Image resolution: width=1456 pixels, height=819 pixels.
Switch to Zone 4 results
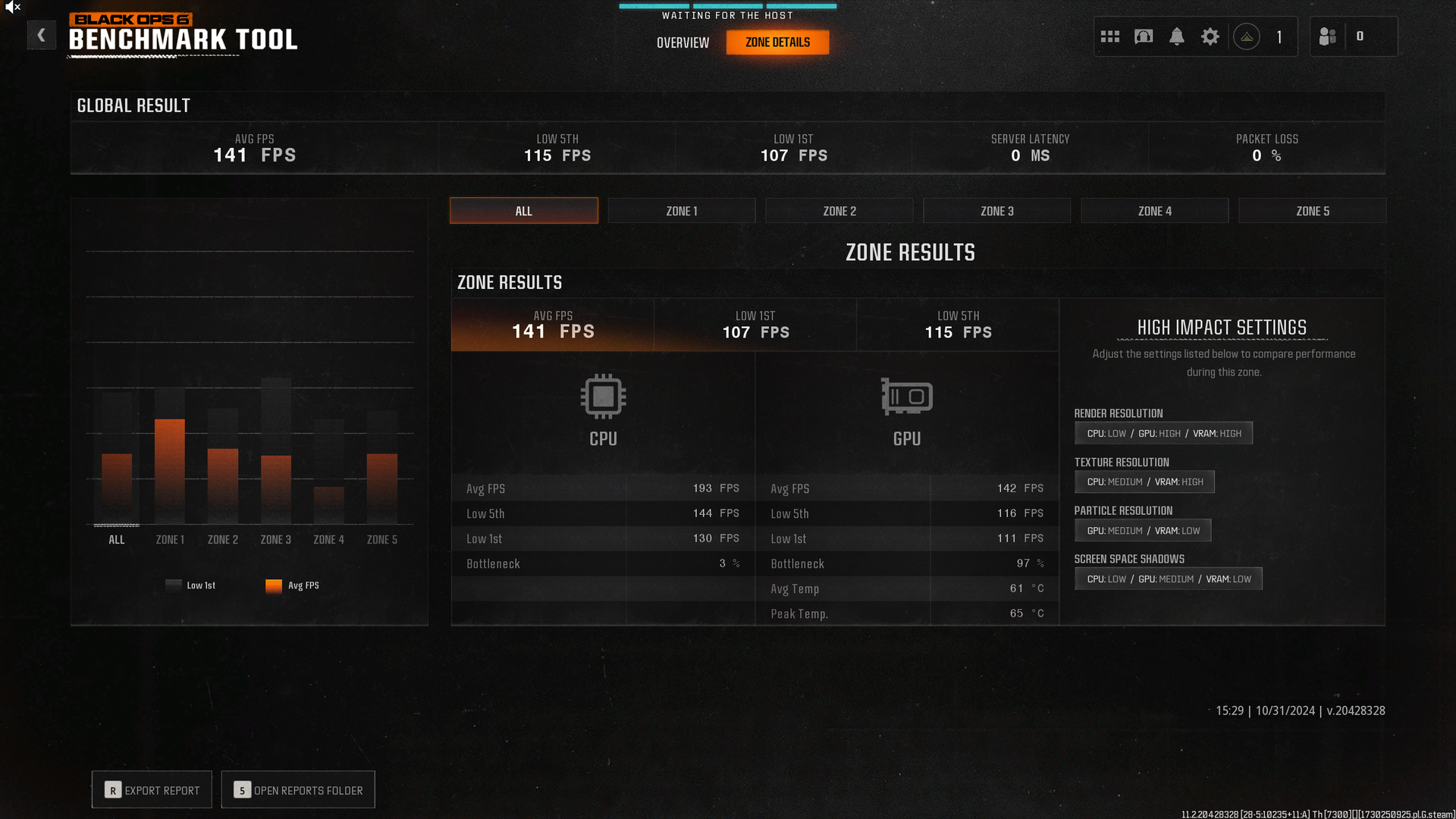(1154, 211)
